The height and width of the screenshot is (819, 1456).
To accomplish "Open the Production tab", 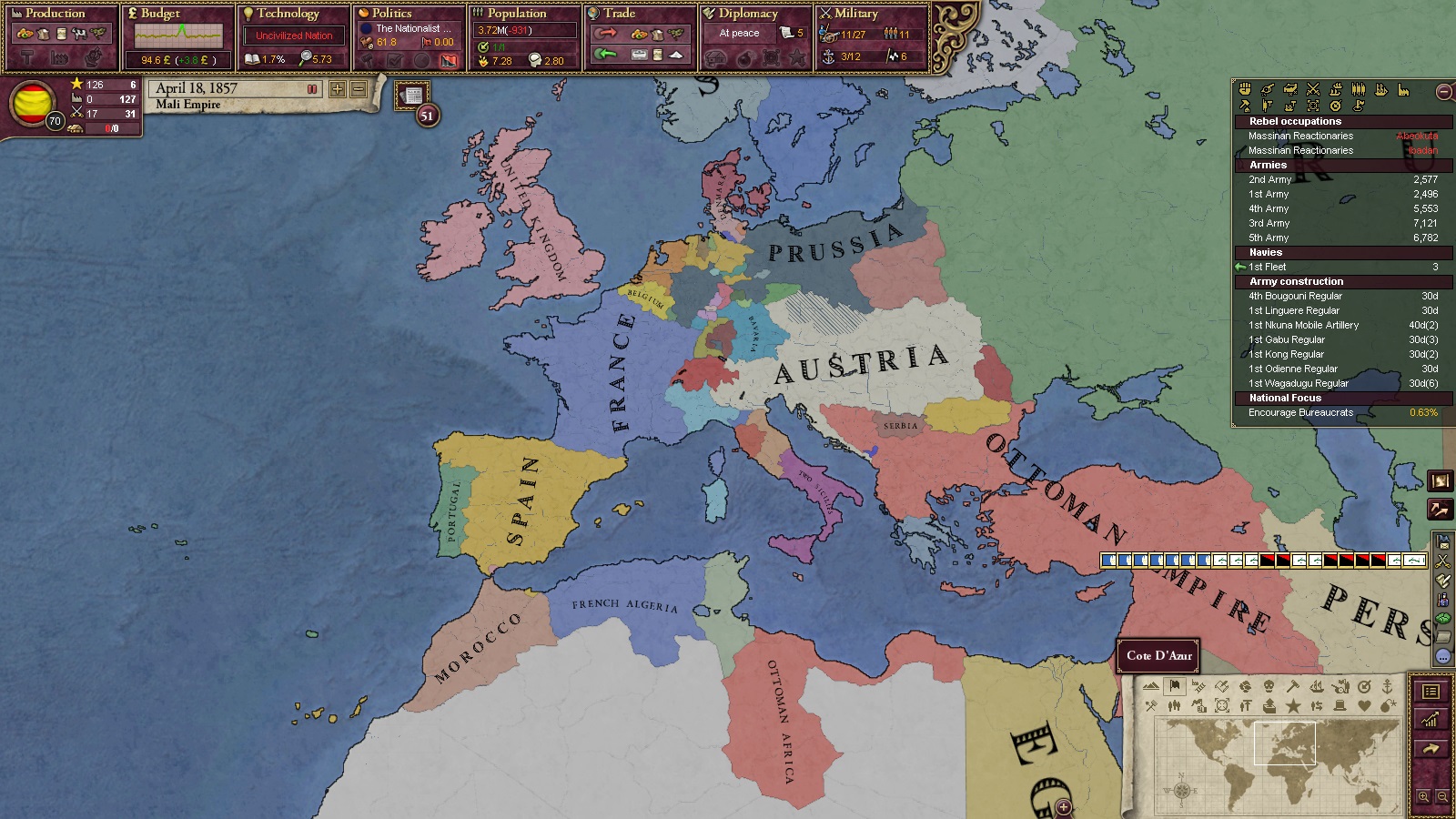I will [x=55, y=14].
